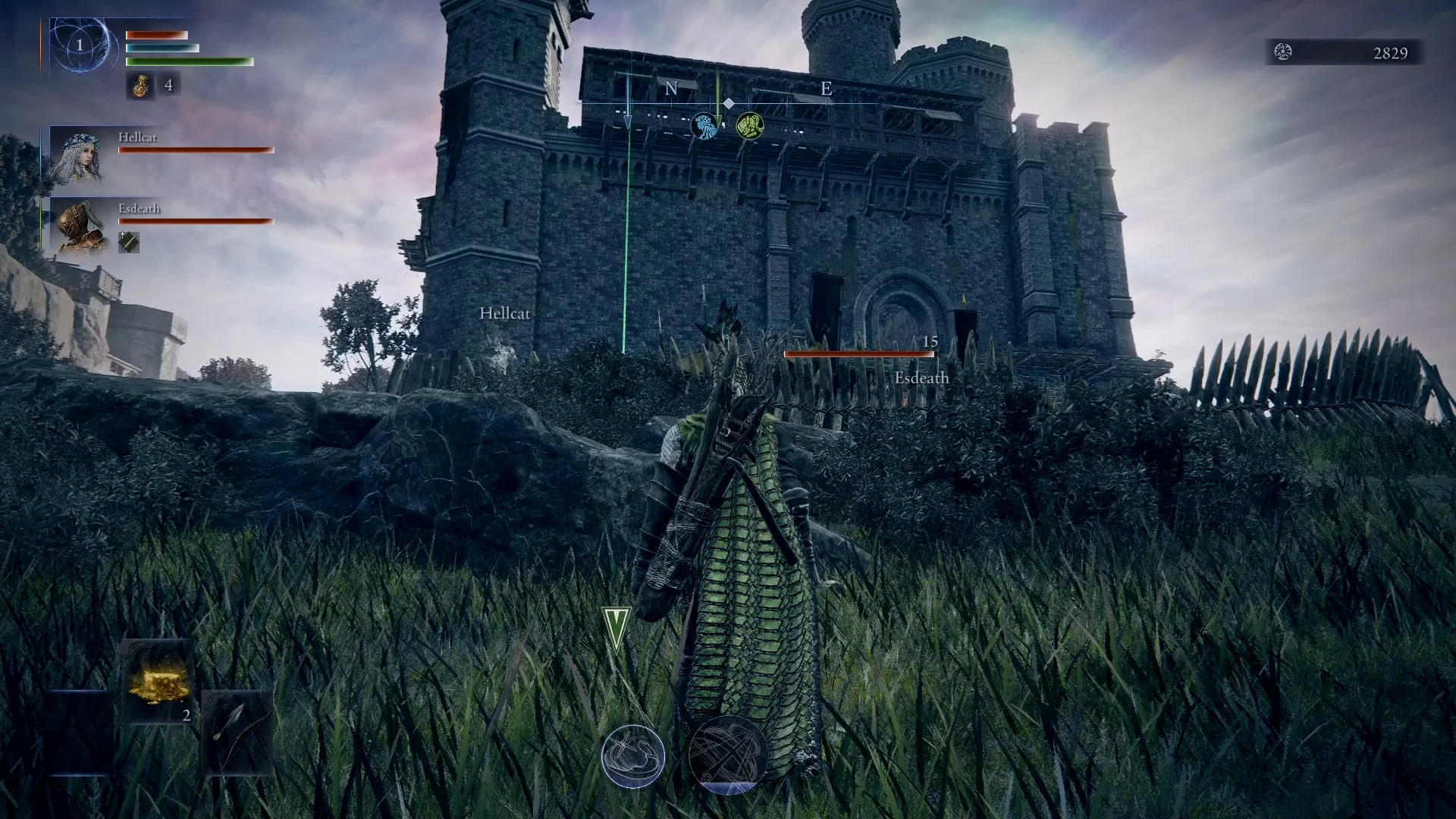Select the bow weapon slot
This screenshot has height=819, width=1456.
(237, 733)
